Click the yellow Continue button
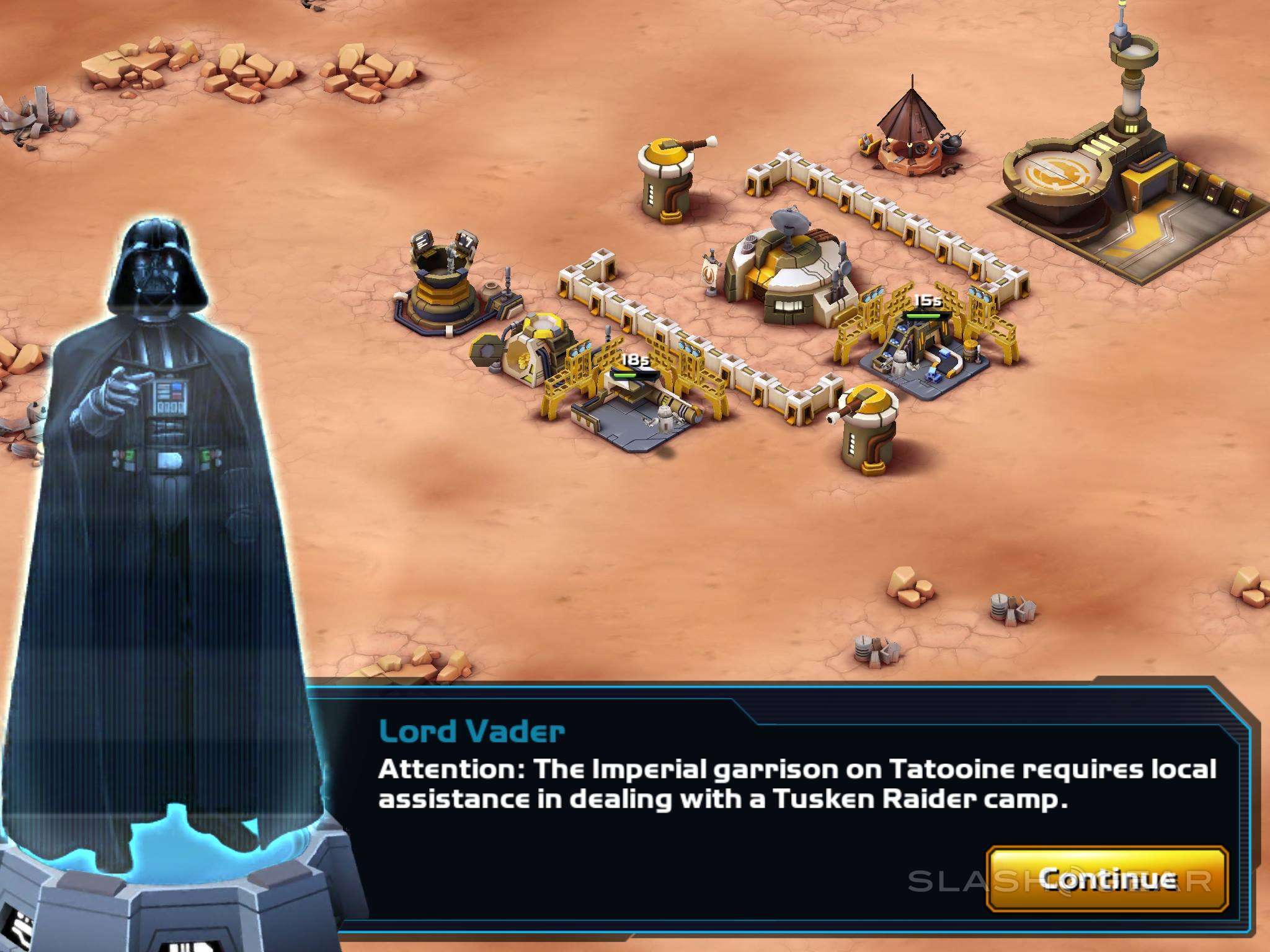The image size is (1270, 952). tap(1107, 878)
